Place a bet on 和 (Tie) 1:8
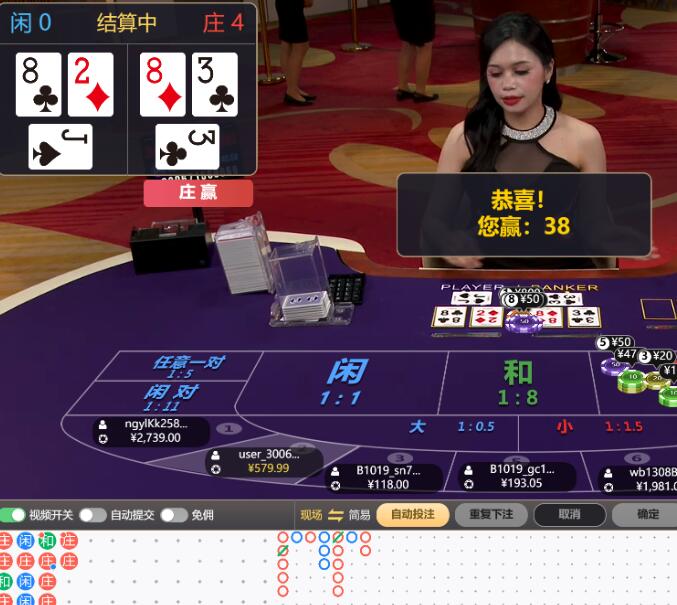The image size is (677, 605). click(517, 382)
